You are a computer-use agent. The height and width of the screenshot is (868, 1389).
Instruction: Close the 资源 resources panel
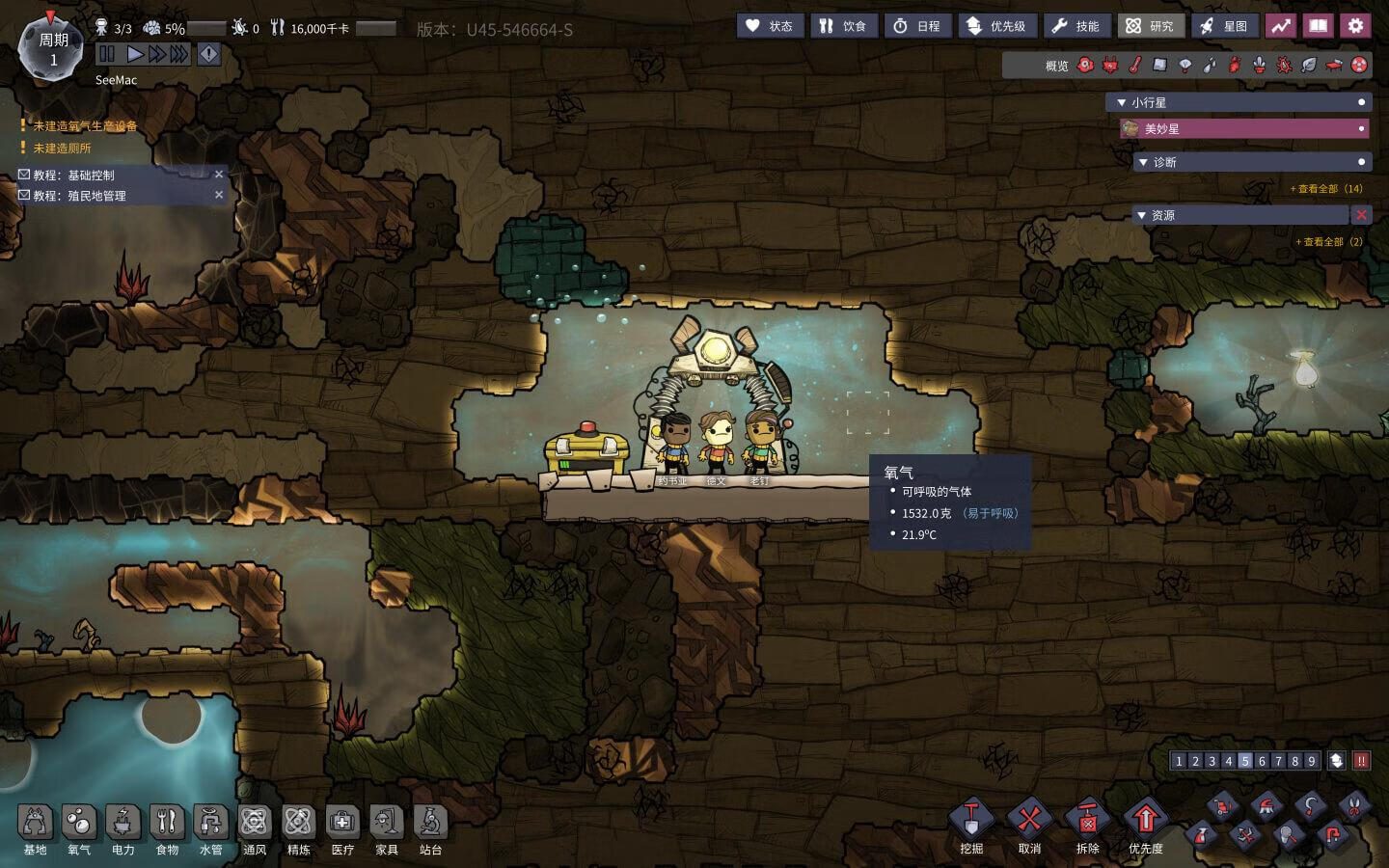point(1361,215)
